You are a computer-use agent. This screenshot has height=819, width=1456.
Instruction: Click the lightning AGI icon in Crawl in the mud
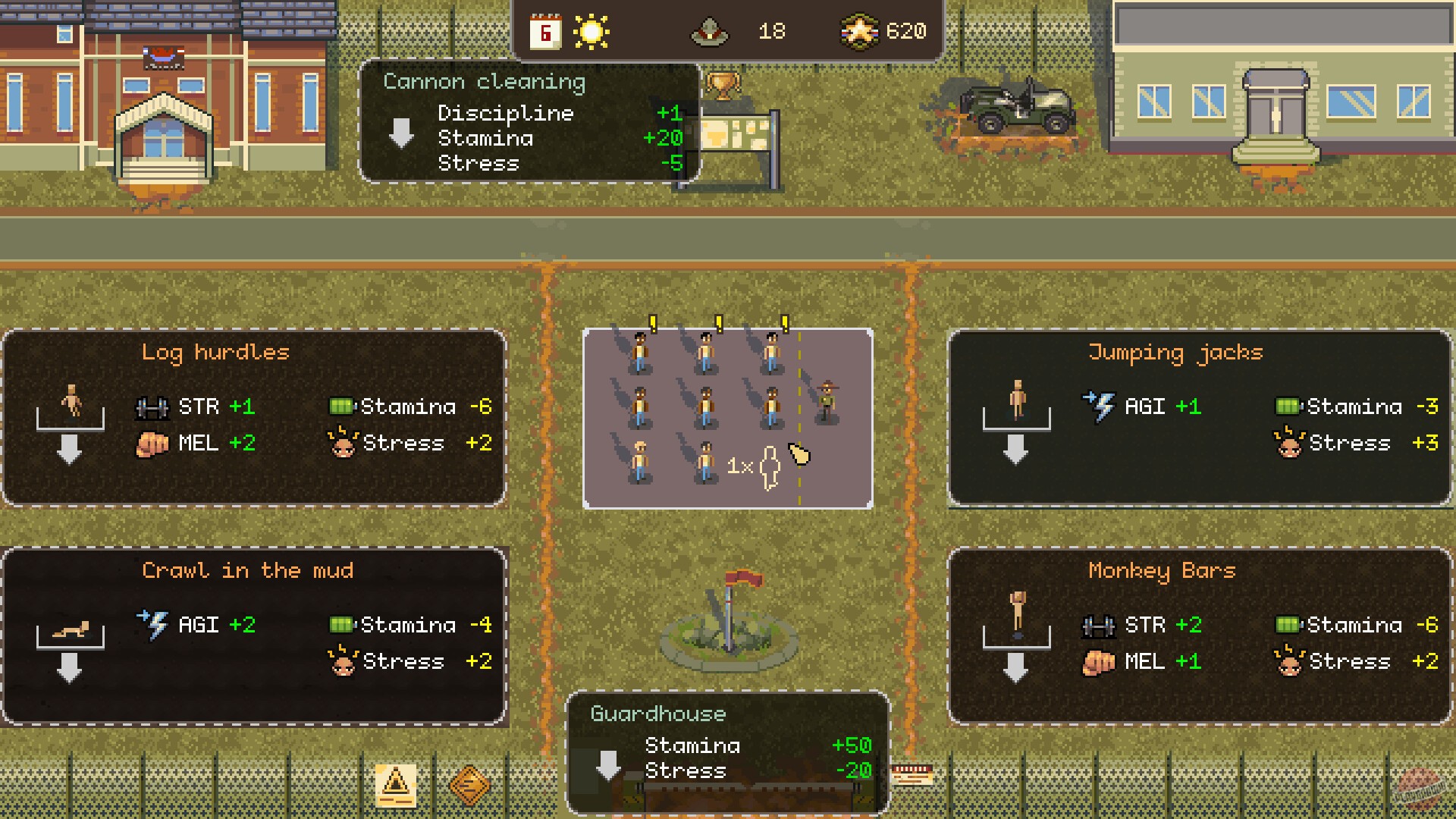point(156,623)
